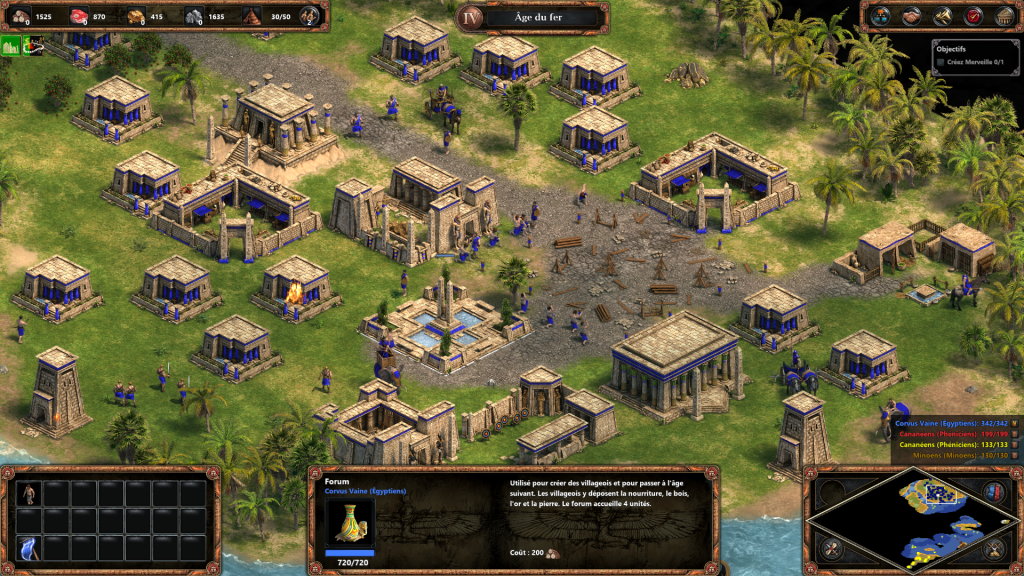This screenshot has height=576, width=1024.
Task: Open the main menu temple icon
Action: [1003, 16]
